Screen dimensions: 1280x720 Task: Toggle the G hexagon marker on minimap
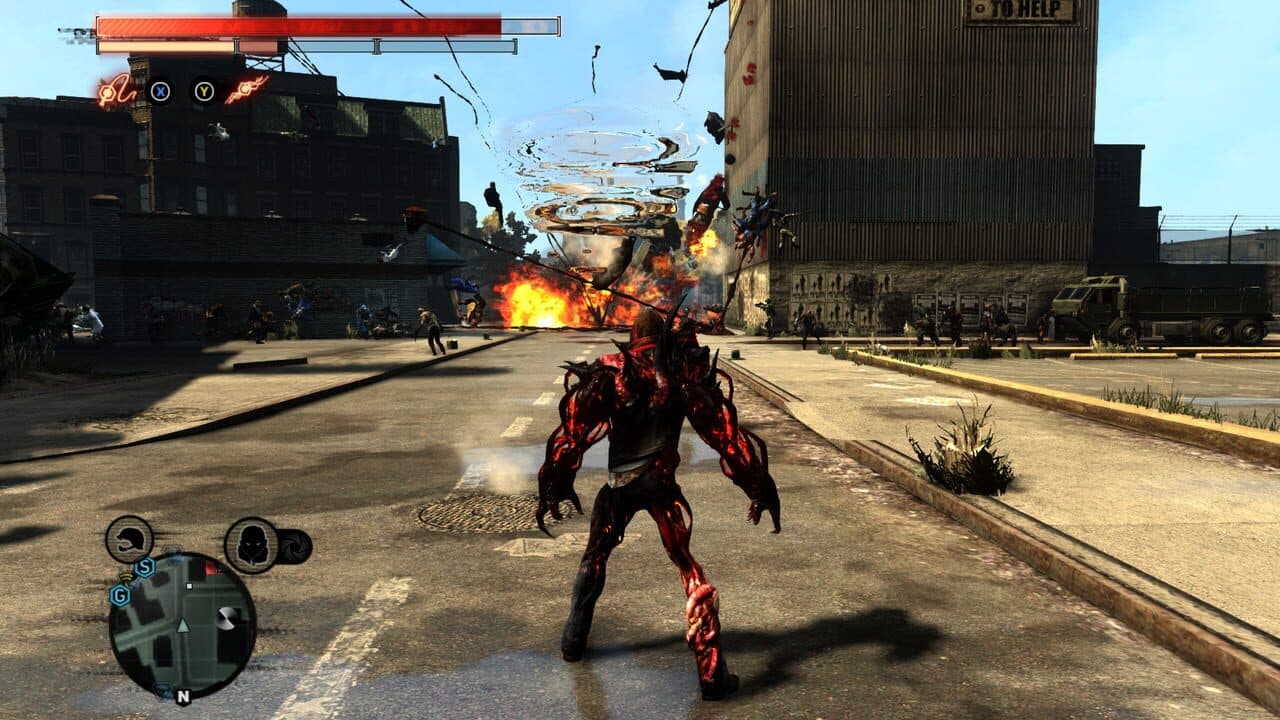119,595
